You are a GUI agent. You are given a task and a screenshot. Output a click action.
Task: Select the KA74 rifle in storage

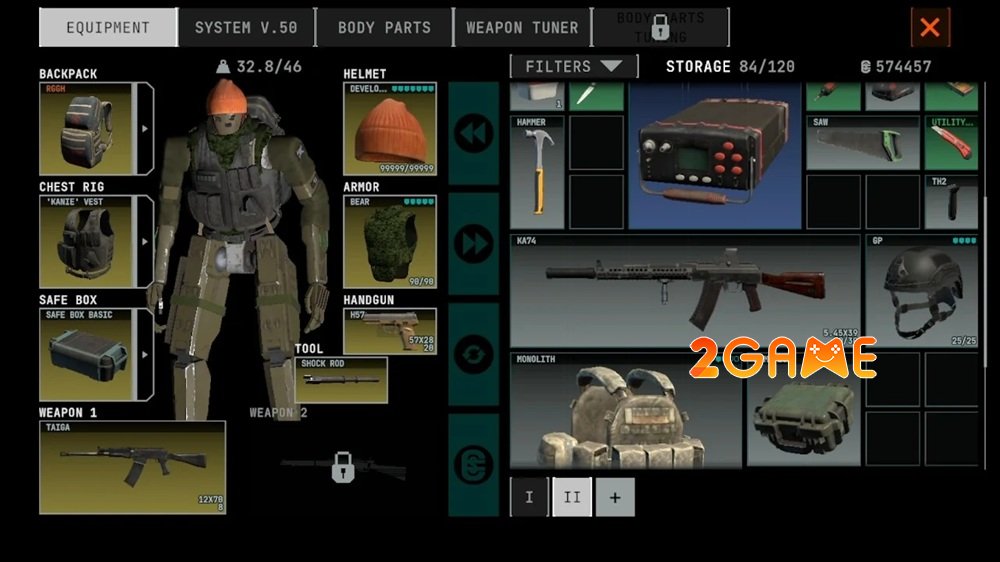pos(684,291)
